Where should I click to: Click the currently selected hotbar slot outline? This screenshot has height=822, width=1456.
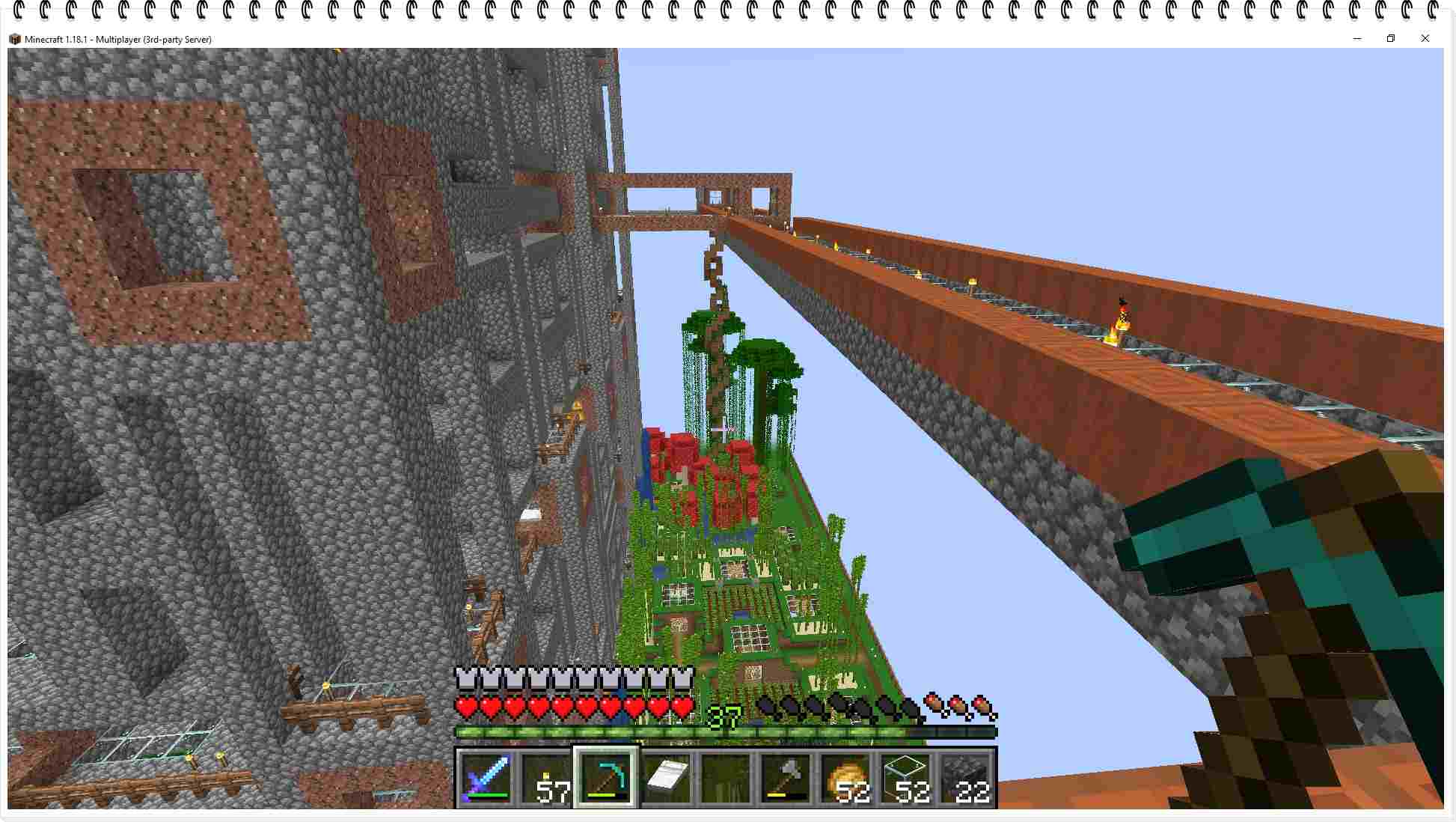coord(606,779)
